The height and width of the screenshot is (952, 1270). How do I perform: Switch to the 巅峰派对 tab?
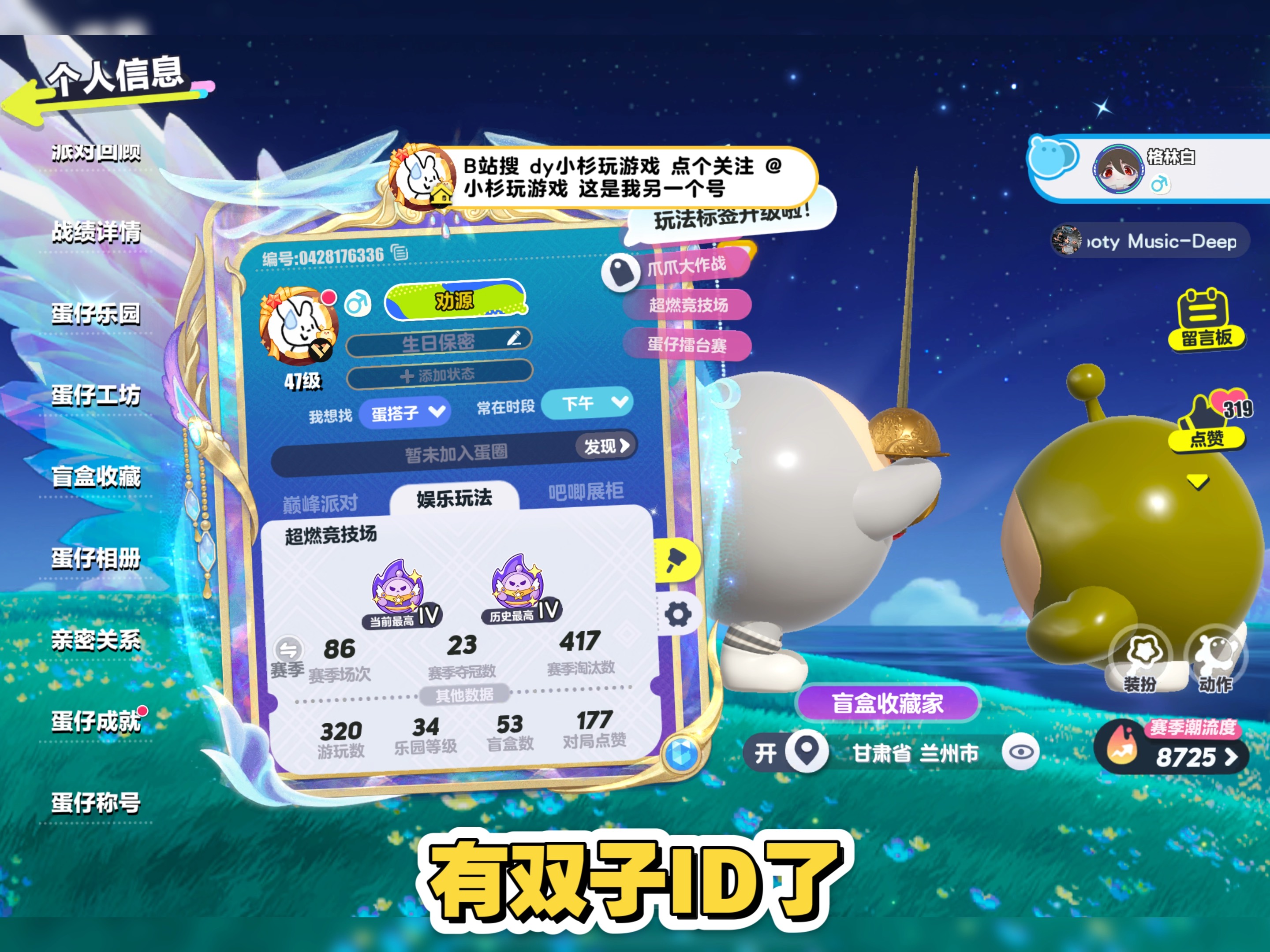[320, 503]
